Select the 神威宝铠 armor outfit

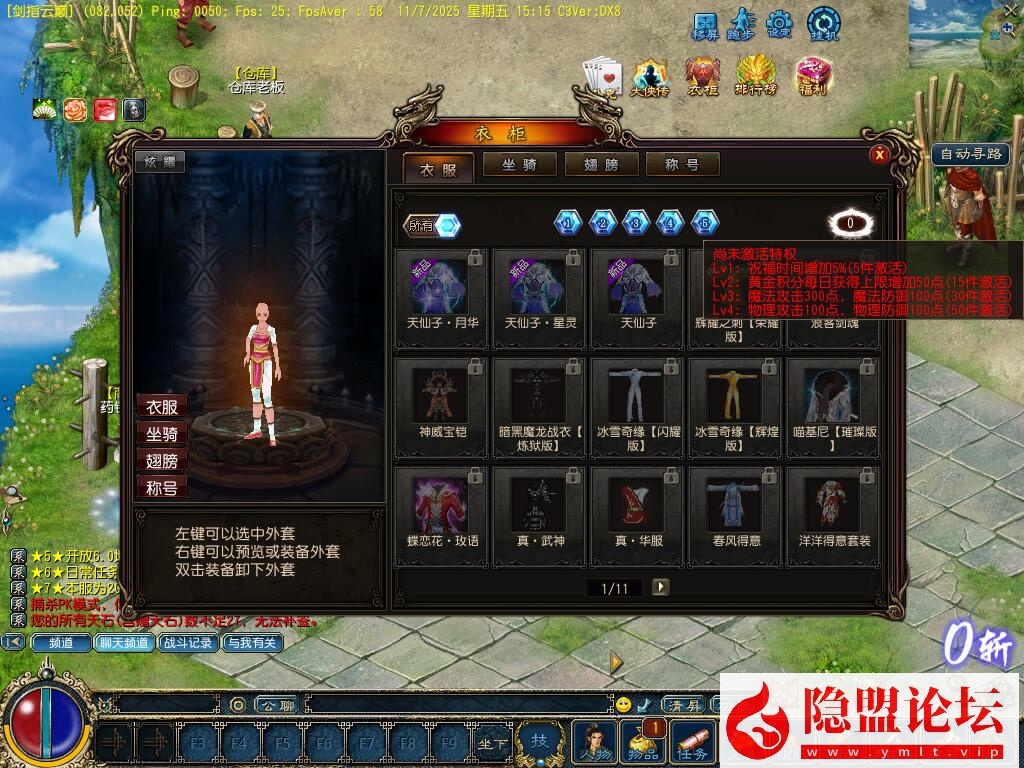[x=442, y=407]
